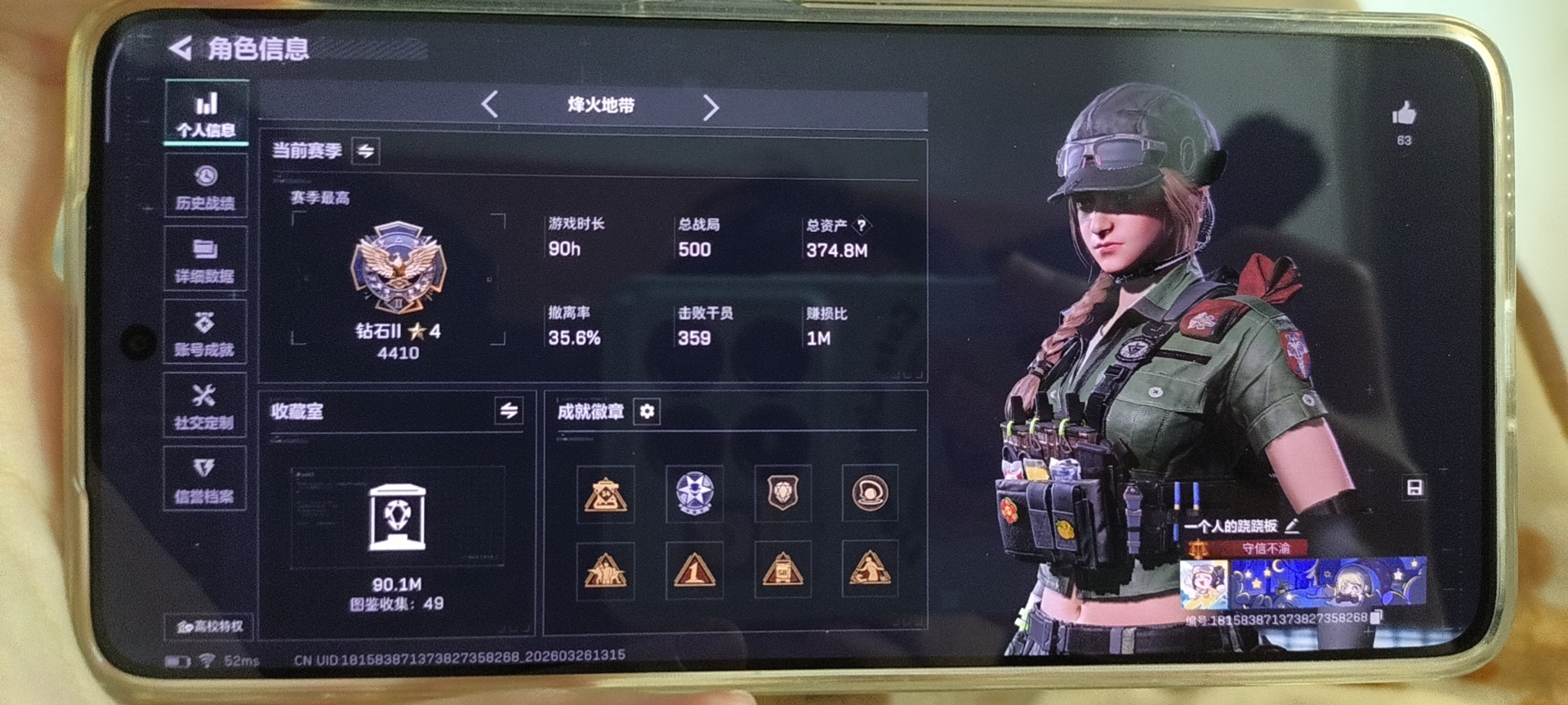Edit the player name with pencil icon
This screenshot has width=1568, height=705.
tap(1292, 525)
